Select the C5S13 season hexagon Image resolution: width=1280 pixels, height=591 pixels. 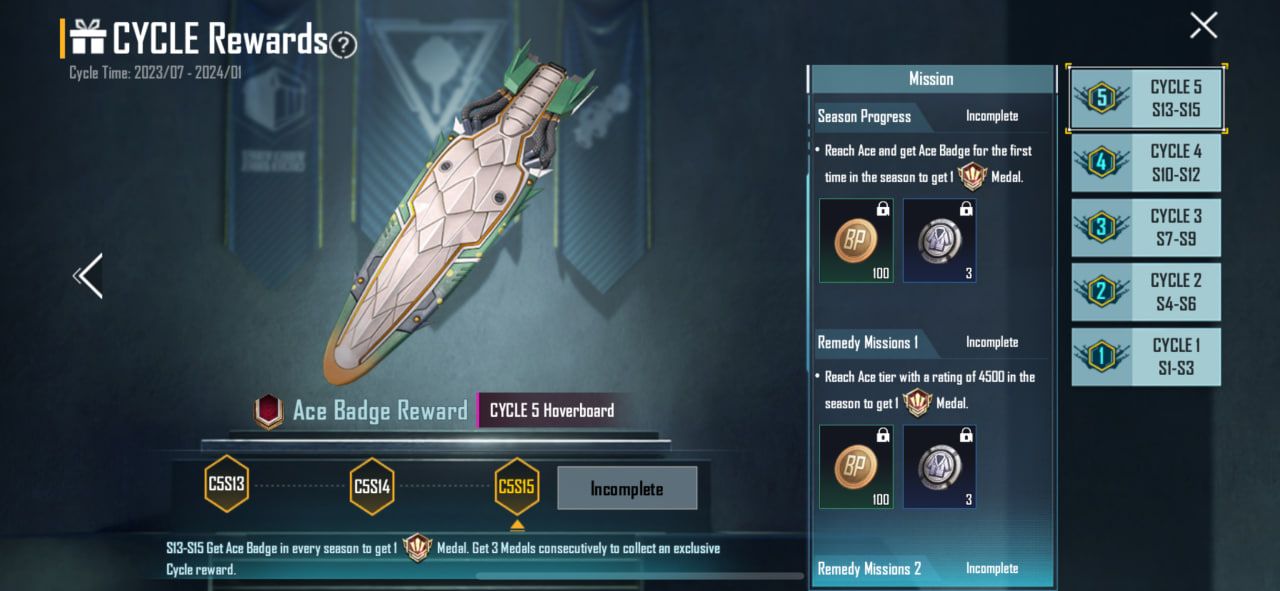(227, 485)
